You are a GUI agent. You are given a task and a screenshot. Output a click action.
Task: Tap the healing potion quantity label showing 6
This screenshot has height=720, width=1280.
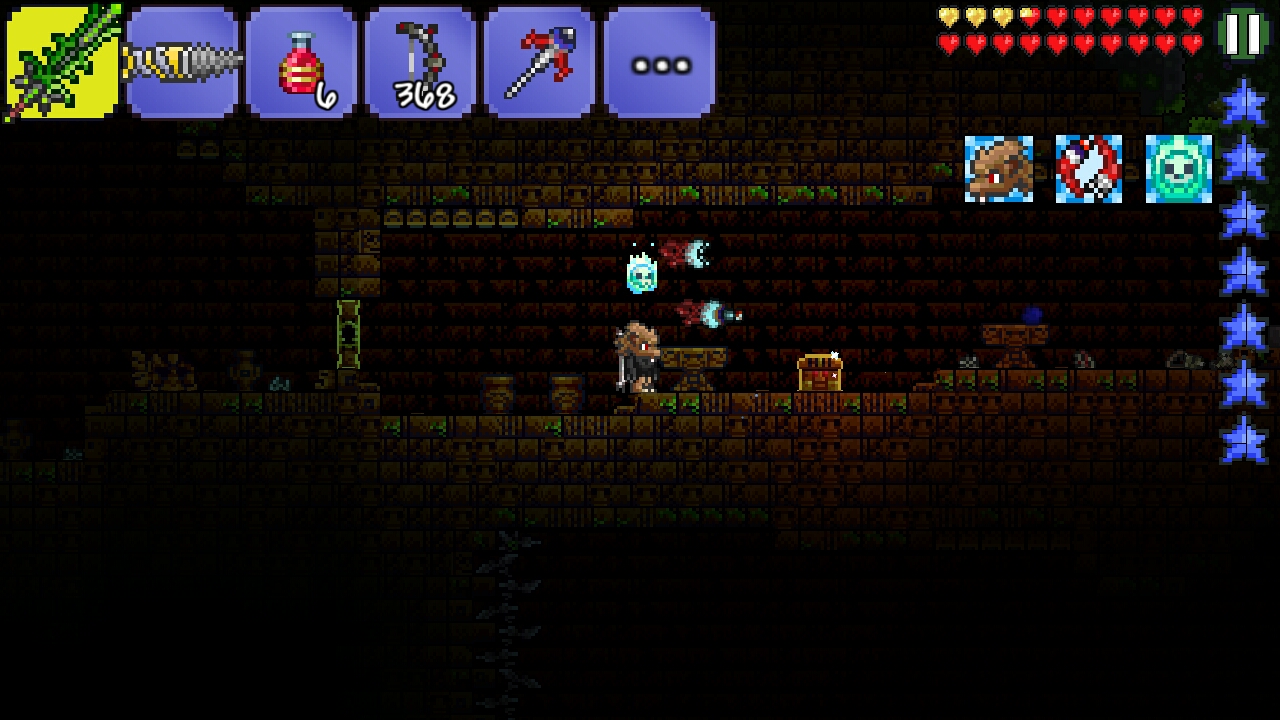(325, 92)
